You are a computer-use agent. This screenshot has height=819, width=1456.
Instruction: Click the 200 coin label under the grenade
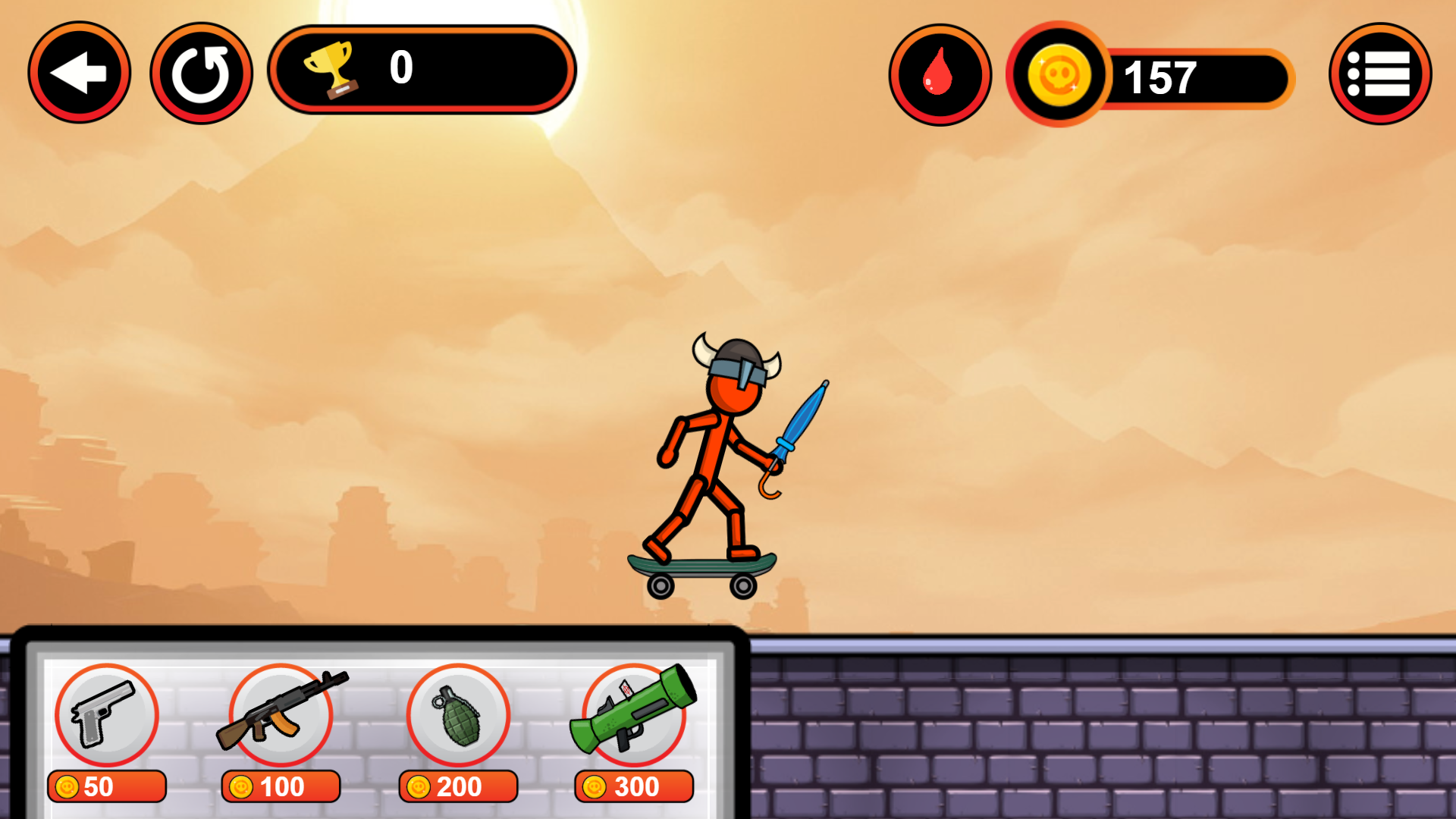click(x=458, y=786)
